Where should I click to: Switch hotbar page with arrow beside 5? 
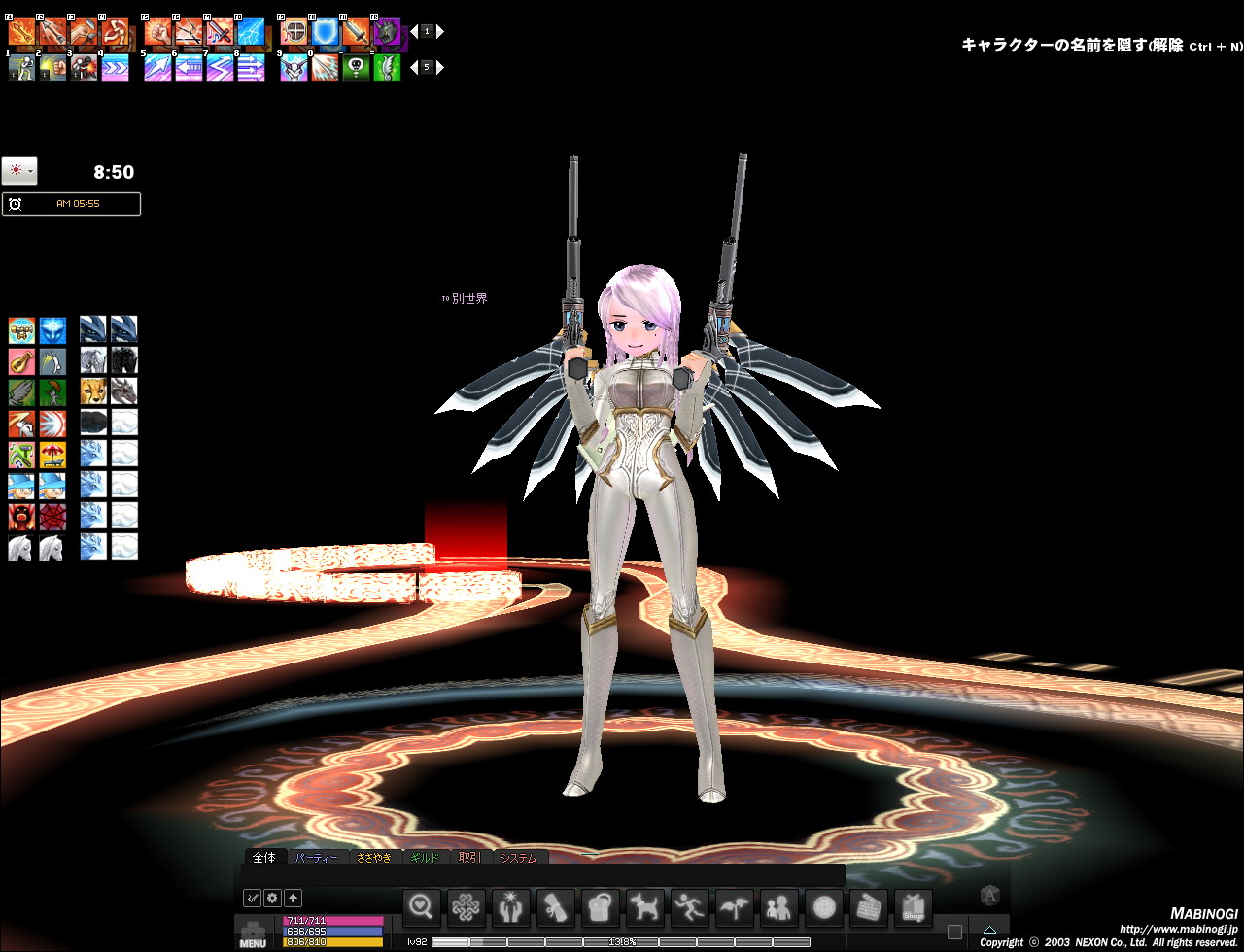point(440,67)
